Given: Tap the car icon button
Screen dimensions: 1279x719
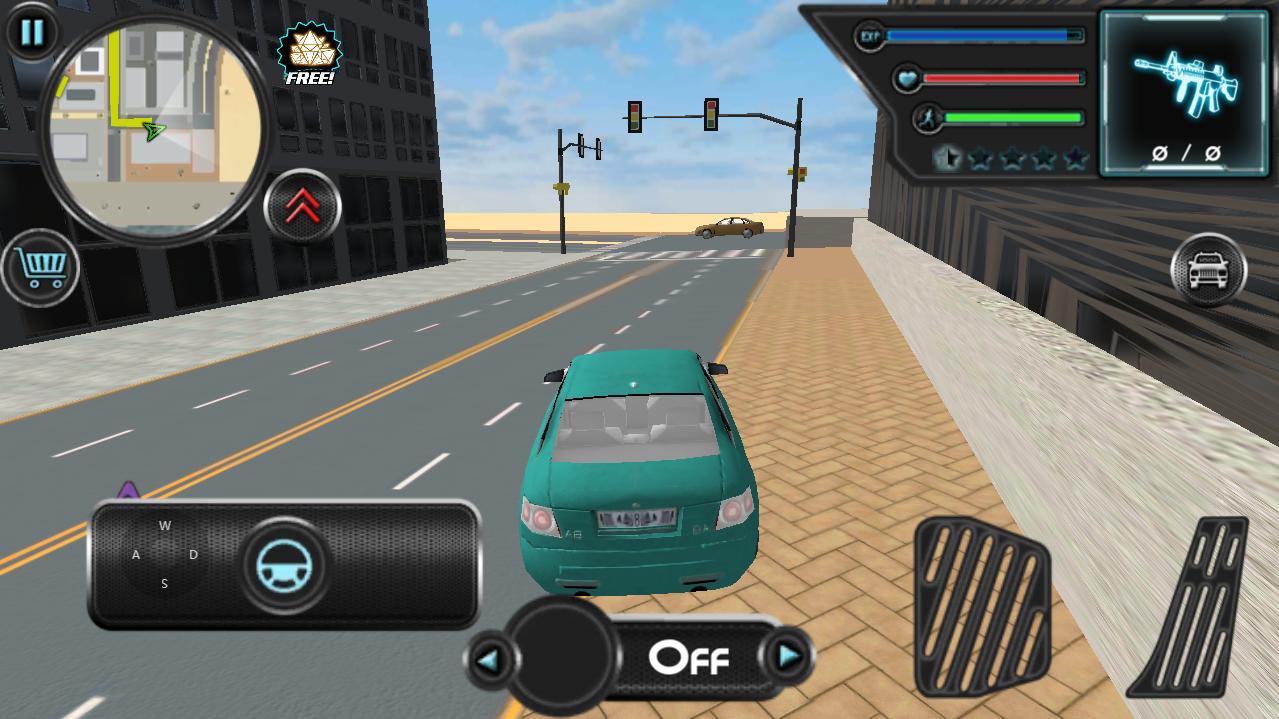Looking at the screenshot, I should tap(1208, 269).
